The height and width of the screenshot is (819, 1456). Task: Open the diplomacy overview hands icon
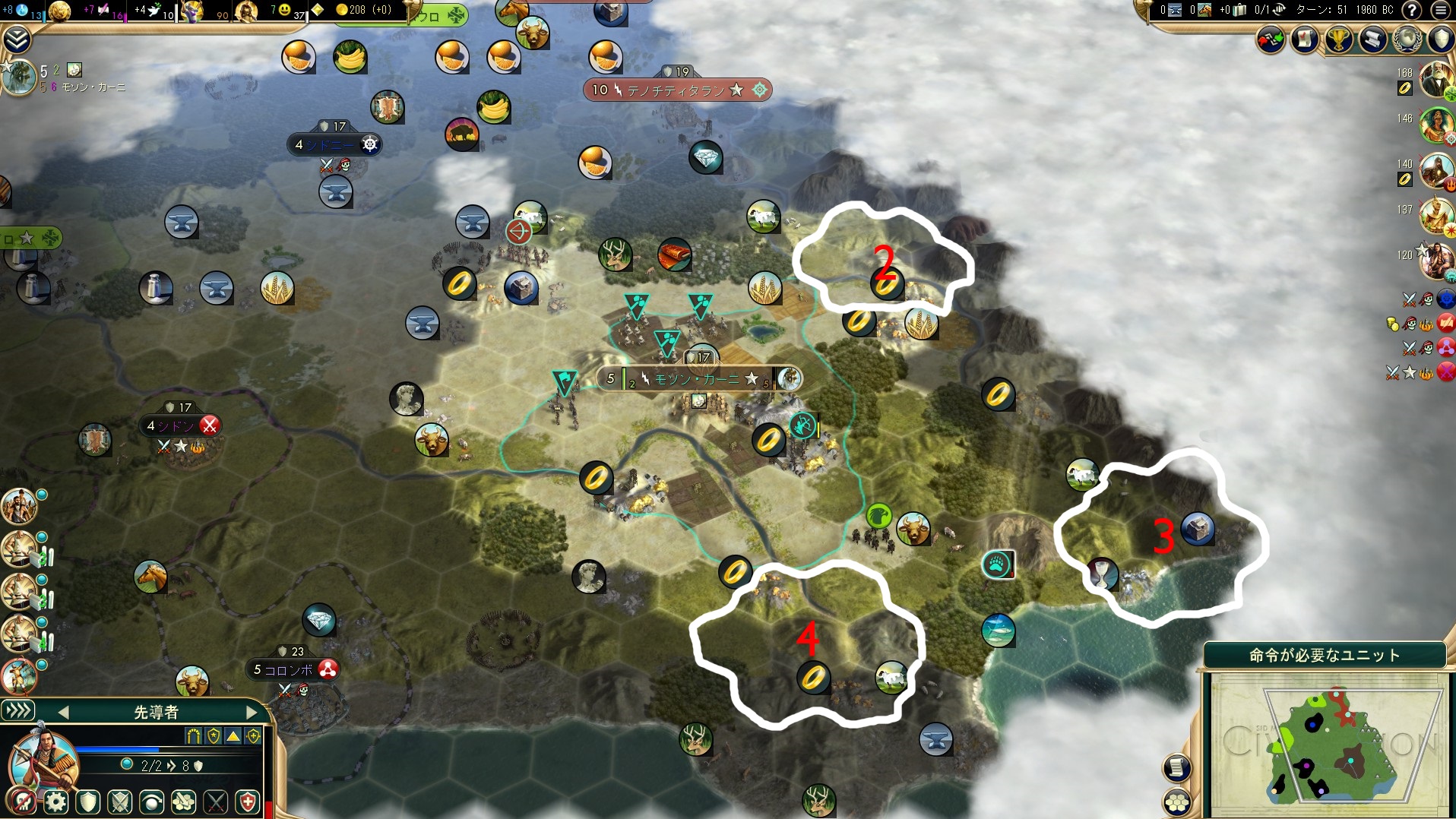pyautogui.click(x=1271, y=40)
